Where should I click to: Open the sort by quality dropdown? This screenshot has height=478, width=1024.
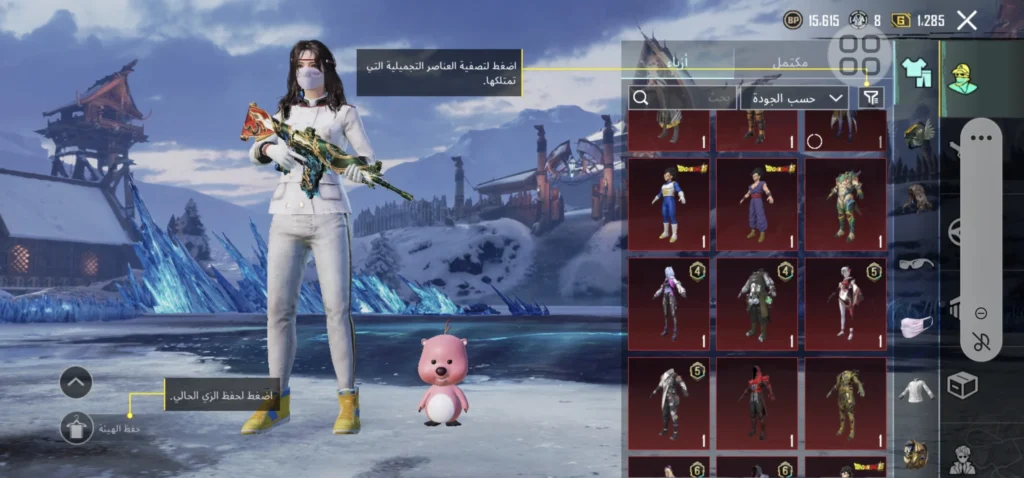pos(794,97)
